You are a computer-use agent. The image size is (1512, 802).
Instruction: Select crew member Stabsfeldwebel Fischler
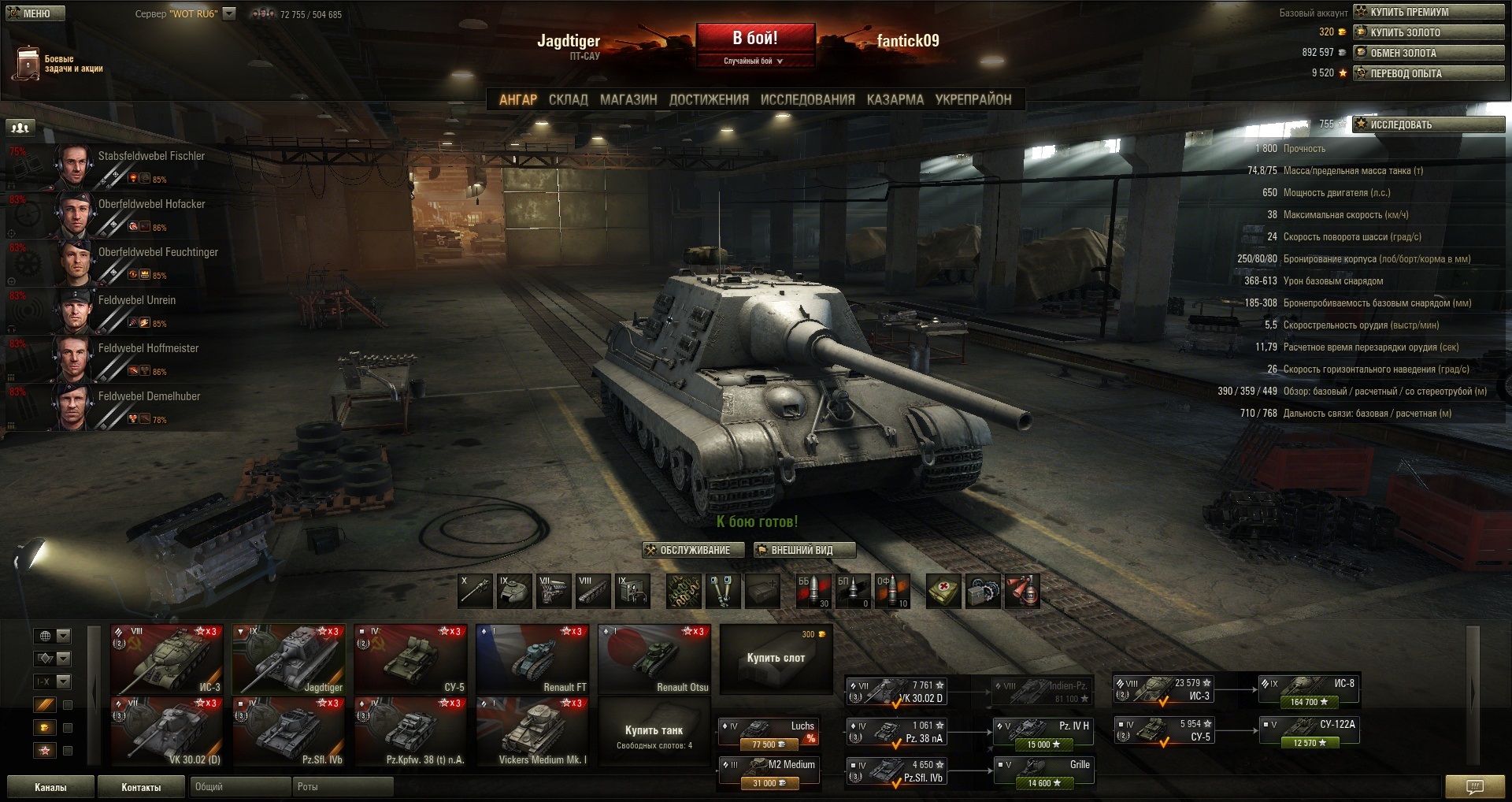(x=118, y=166)
